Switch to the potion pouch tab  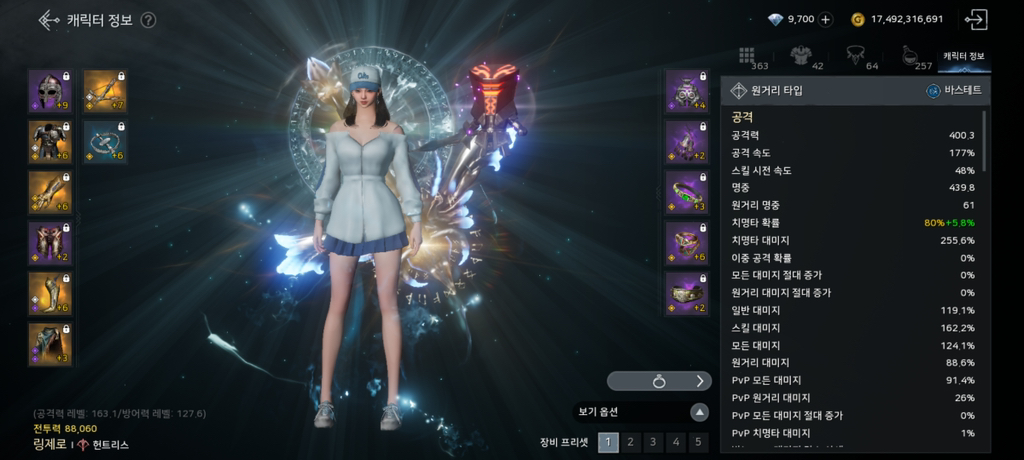point(909,56)
